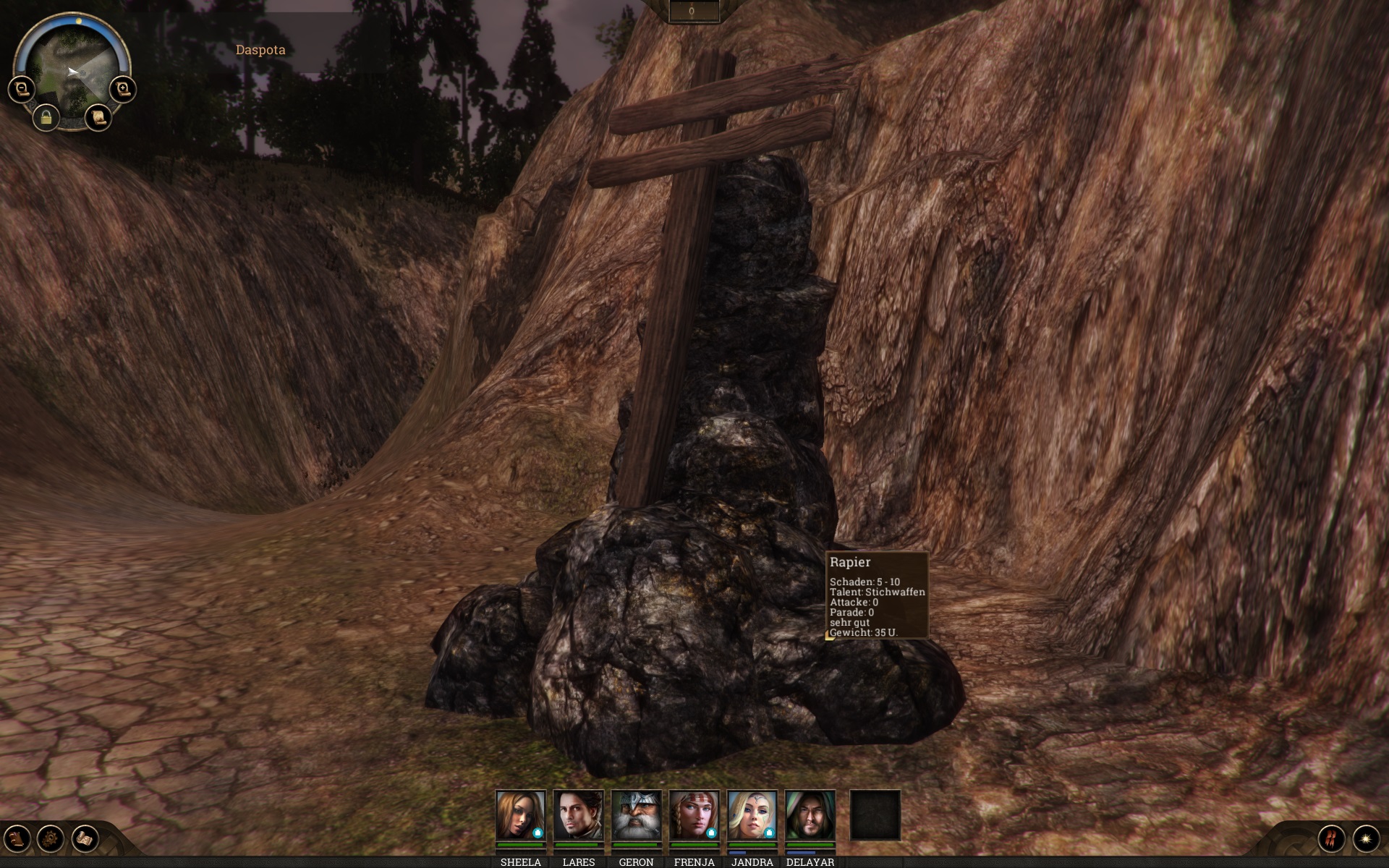Select Lares's portrait

click(578, 815)
